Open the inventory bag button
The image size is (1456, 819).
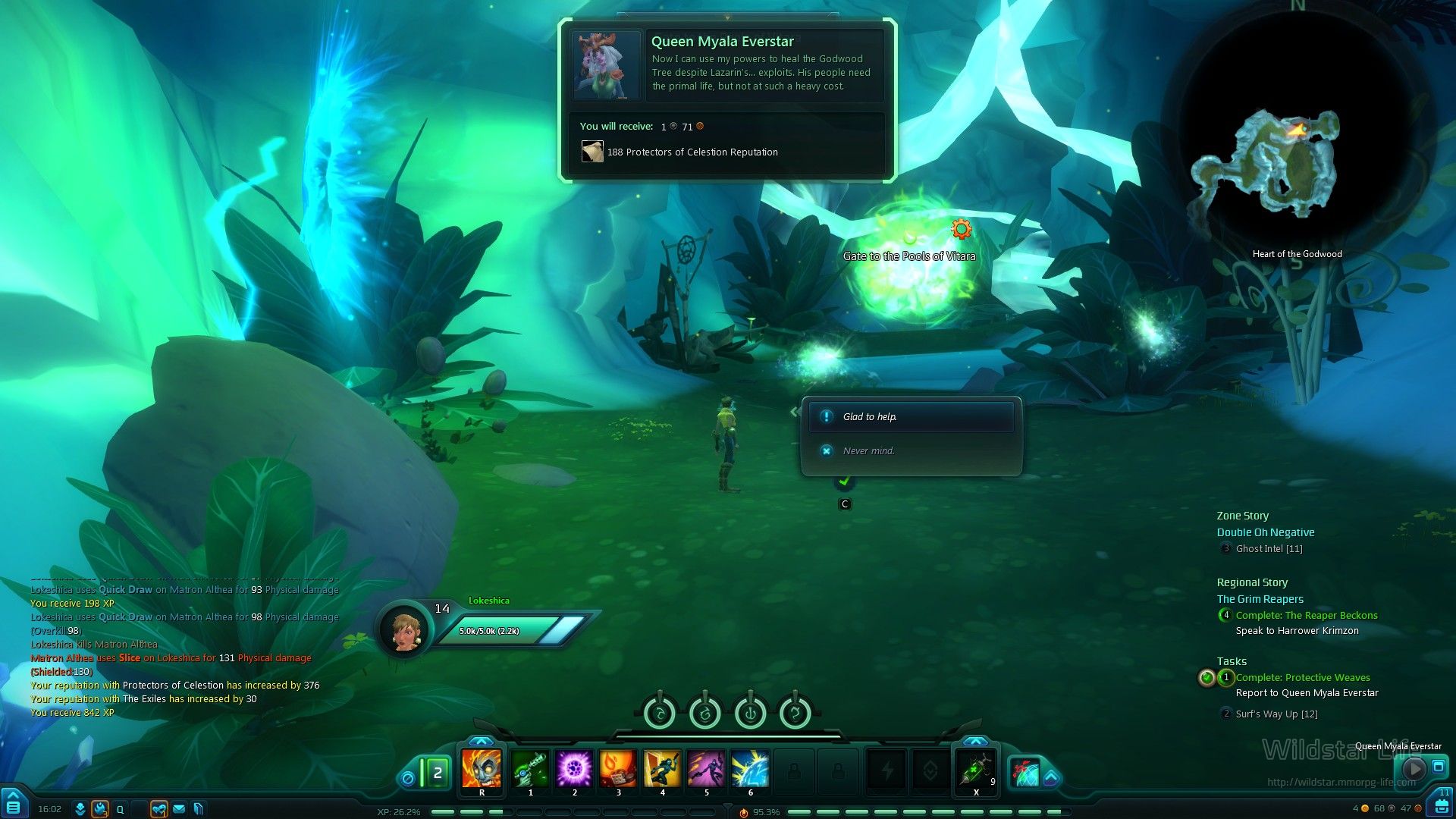[x=1441, y=805]
